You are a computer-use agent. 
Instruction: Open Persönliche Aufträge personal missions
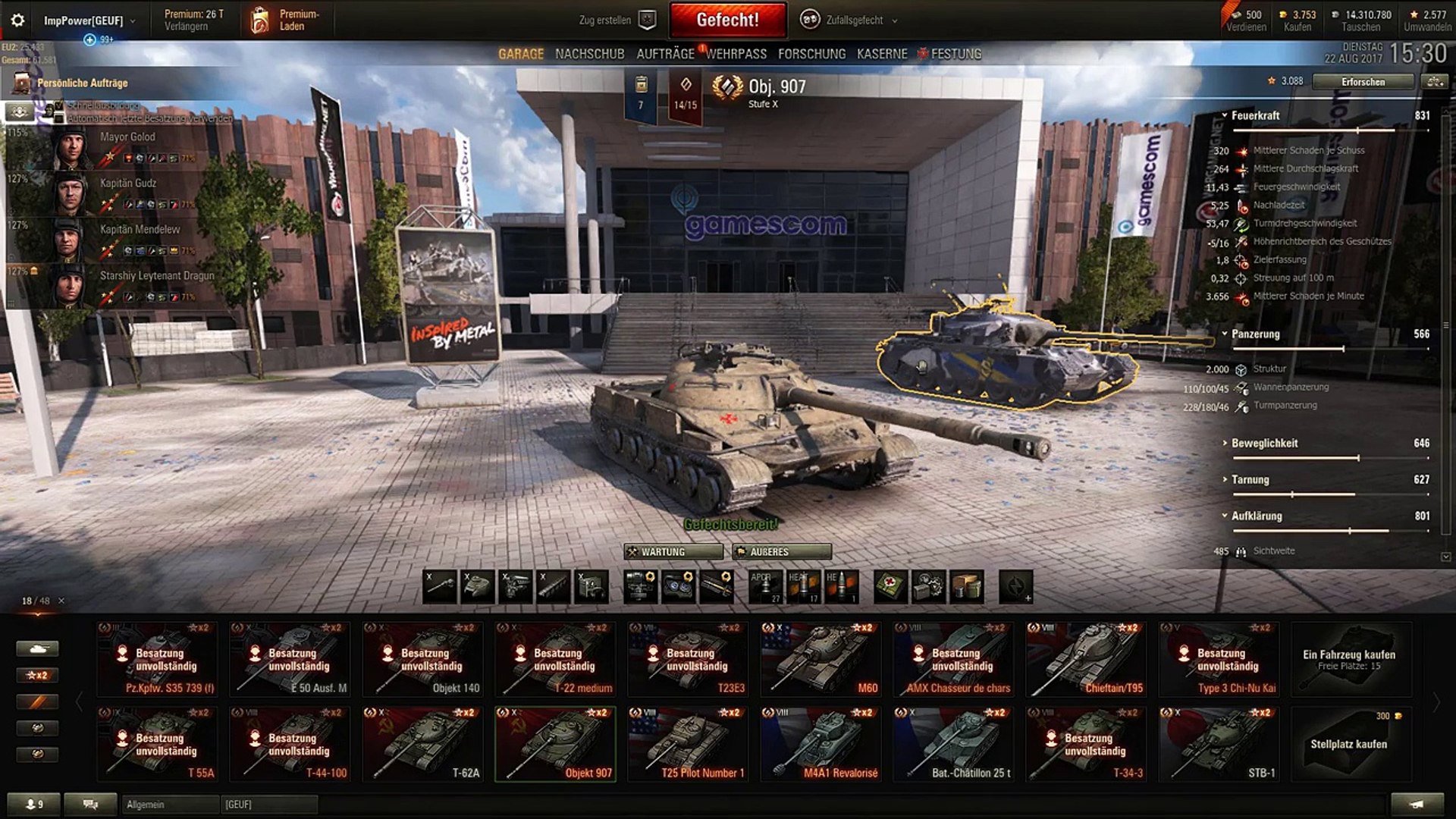82,83
